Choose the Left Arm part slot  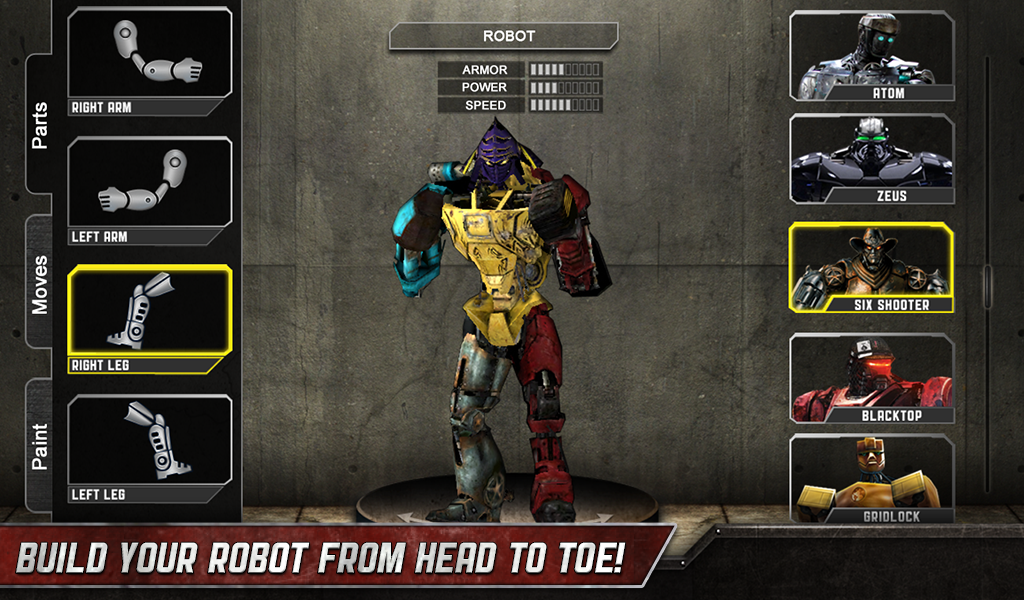(150, 191)
